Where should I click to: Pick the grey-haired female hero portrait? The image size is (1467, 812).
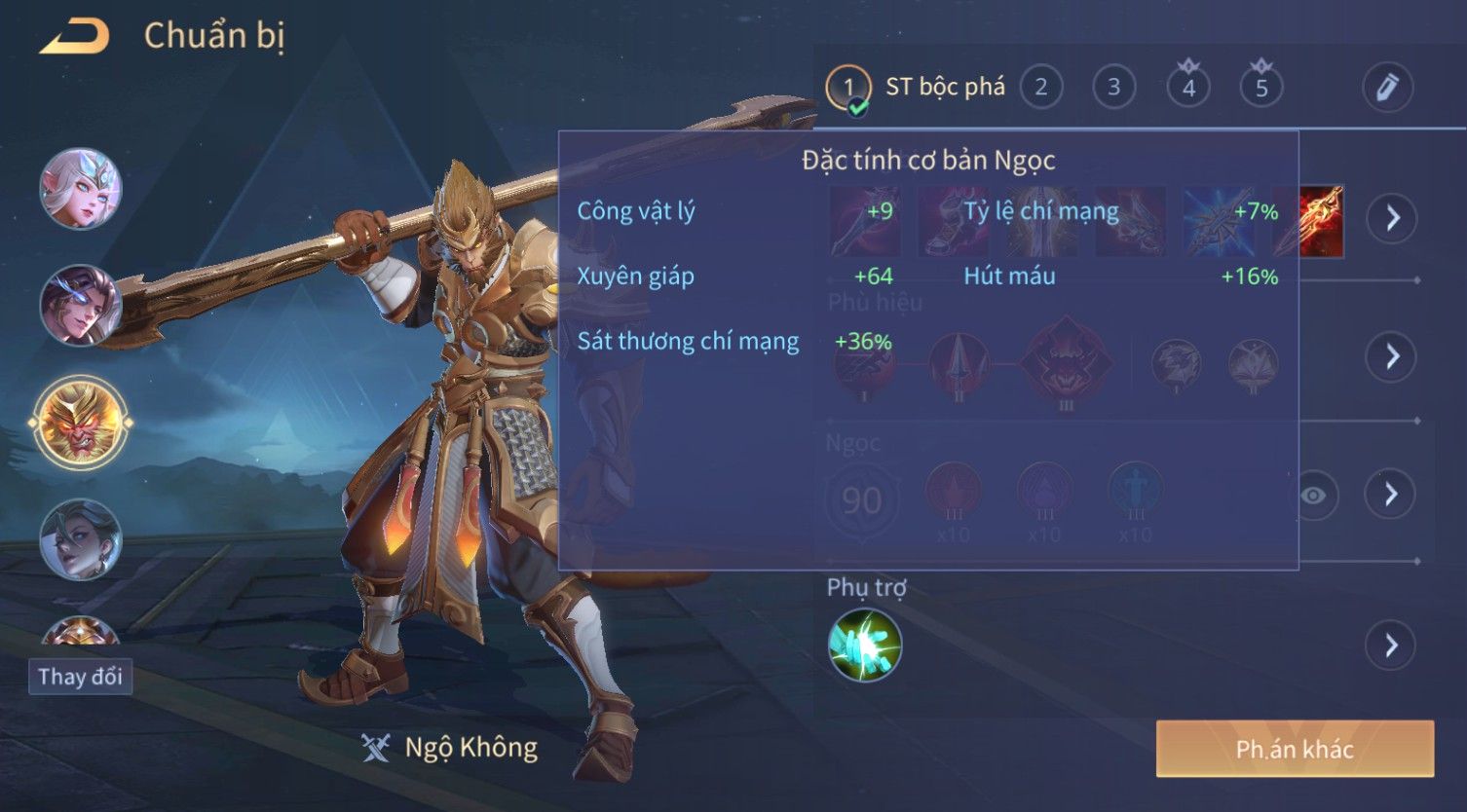coord(81,539)
